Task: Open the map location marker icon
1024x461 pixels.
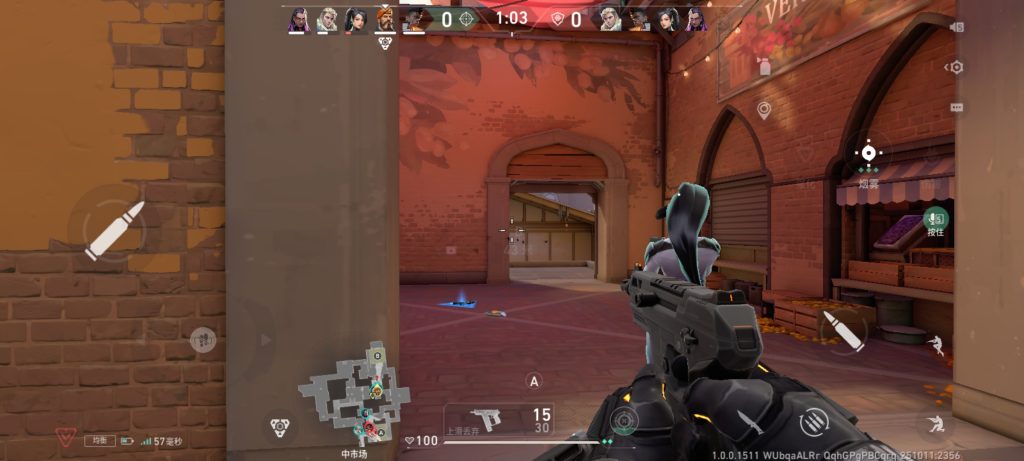Action: click(x=764, y=109)
